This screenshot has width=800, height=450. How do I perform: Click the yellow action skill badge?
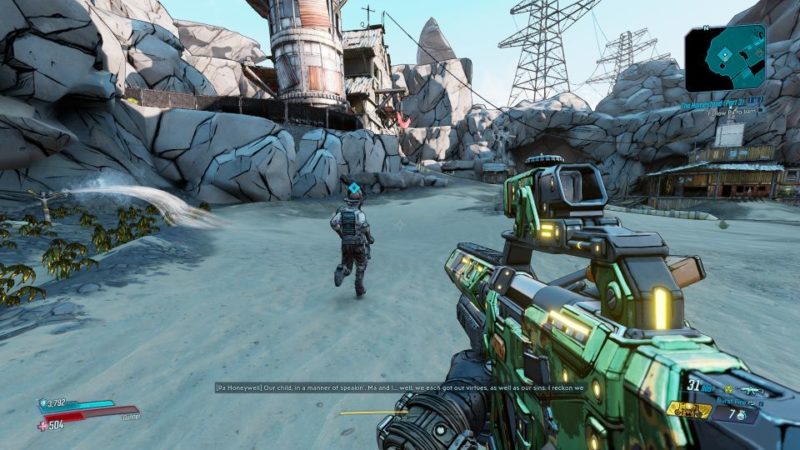coord(689,410)
